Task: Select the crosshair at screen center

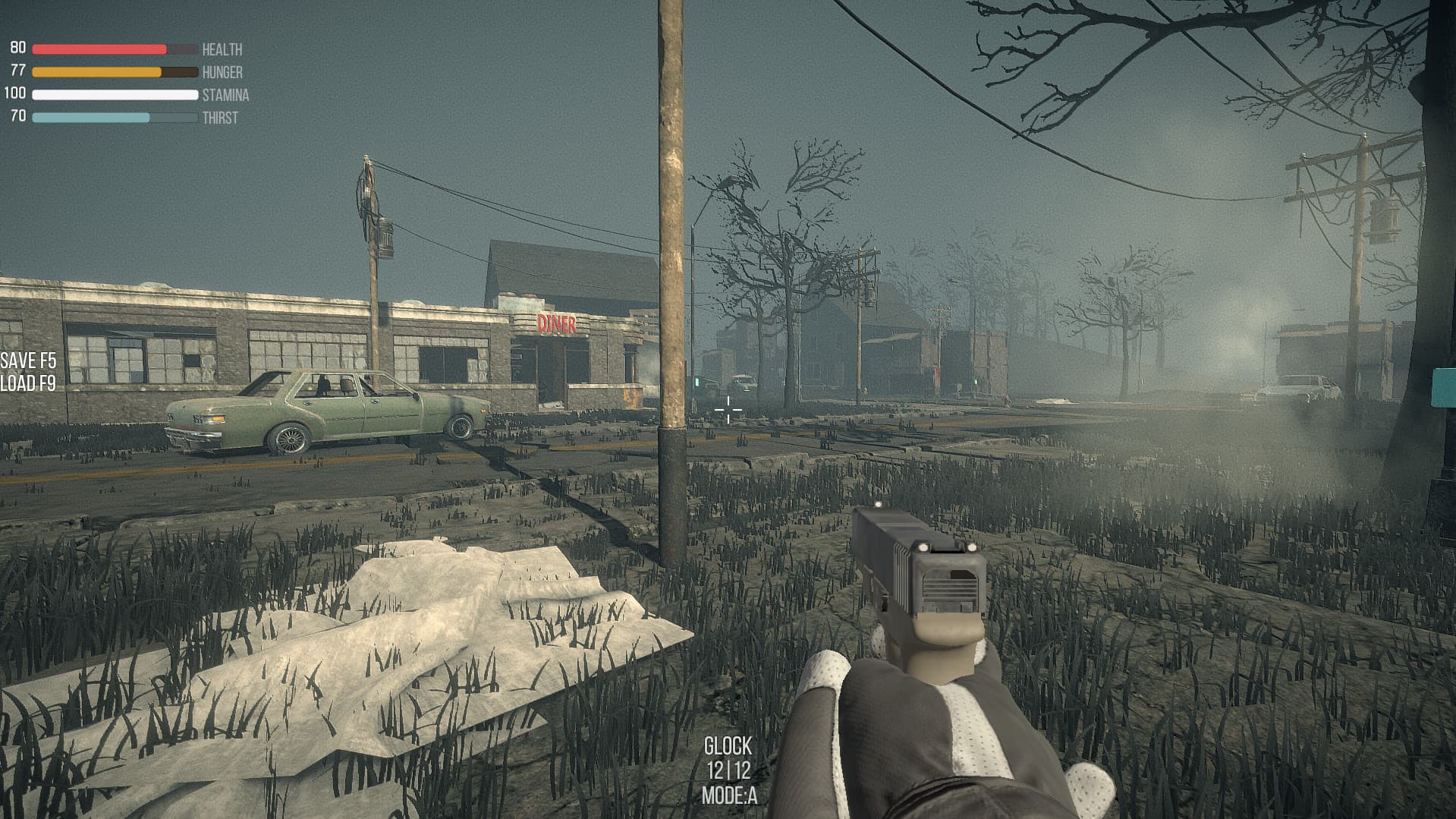Action: point(728,410)
